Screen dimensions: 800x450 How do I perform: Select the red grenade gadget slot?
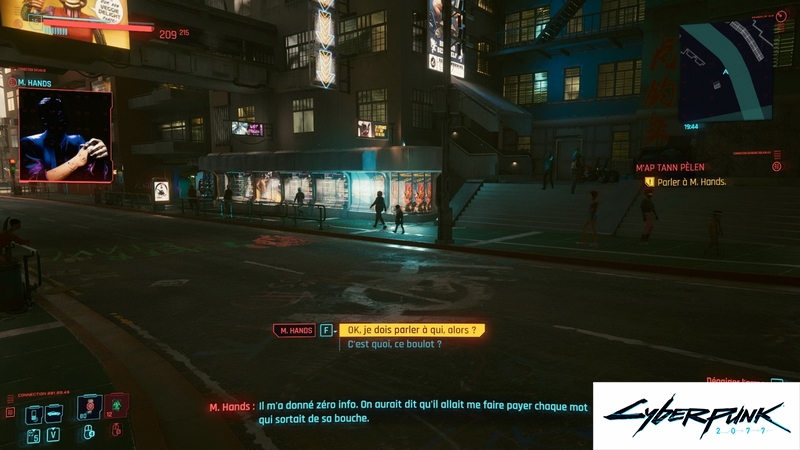pos(90,407)
